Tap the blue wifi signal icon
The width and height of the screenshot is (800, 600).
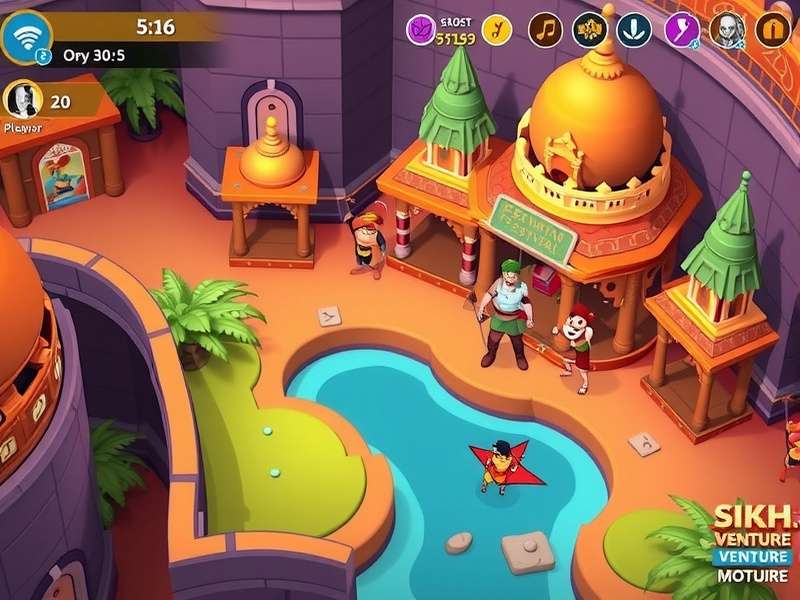click(x=25, y=36)
